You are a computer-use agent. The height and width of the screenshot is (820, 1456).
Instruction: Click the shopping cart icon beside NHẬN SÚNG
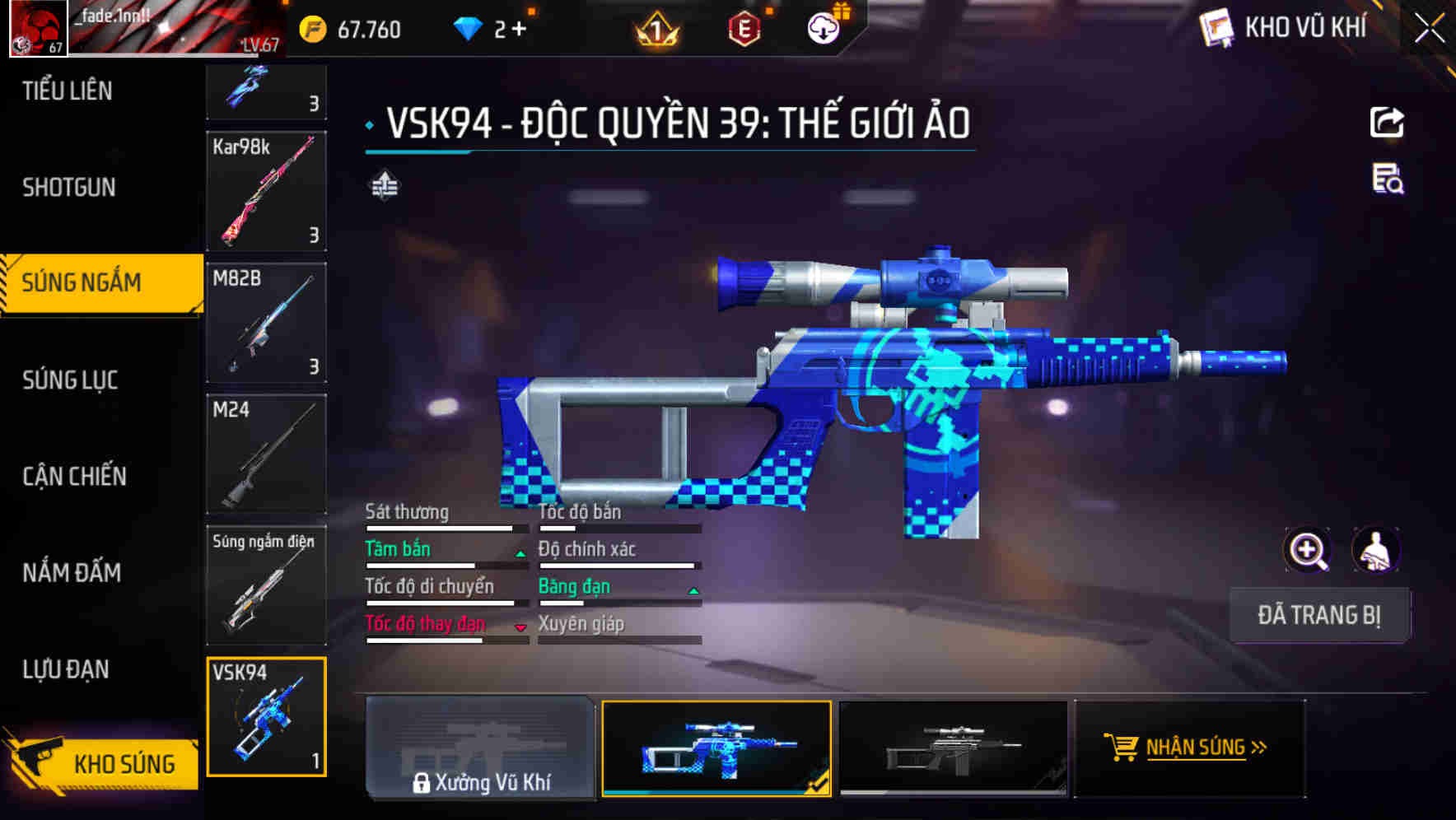[x=1121, y=748]
